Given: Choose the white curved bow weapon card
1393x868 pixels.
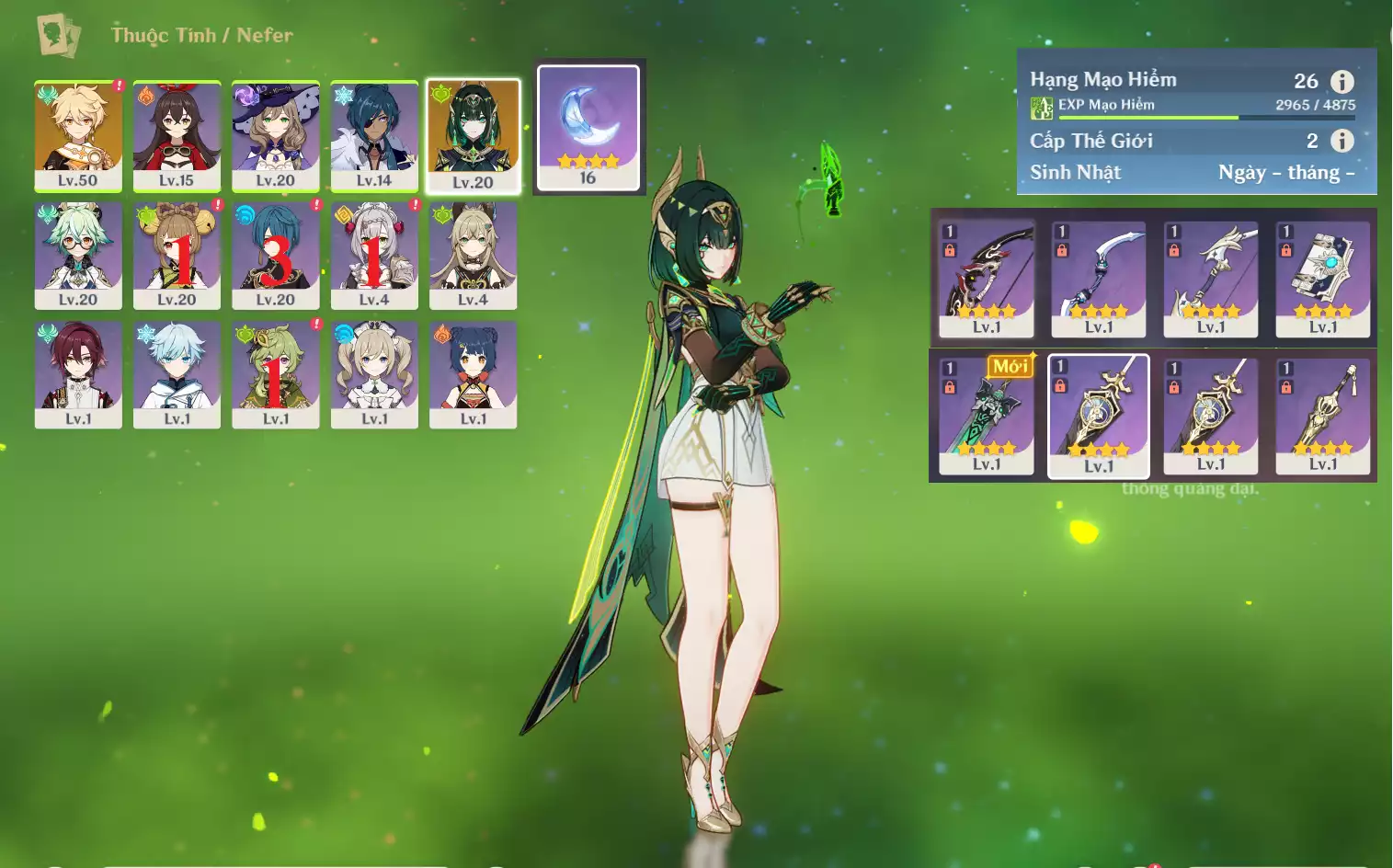Looking at the screenshot, I should click(1099, 279).
